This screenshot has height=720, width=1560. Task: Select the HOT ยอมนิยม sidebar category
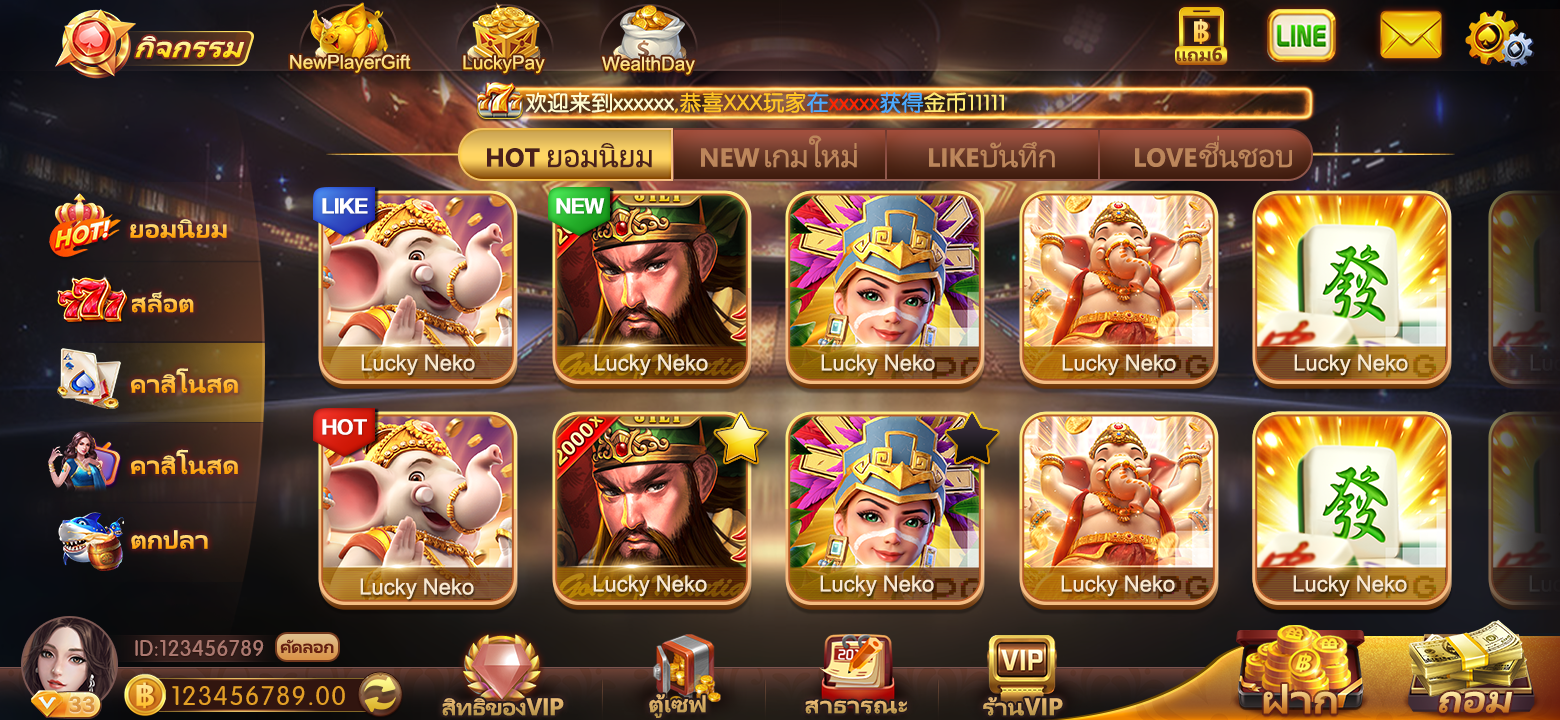[x=140, y=229]
